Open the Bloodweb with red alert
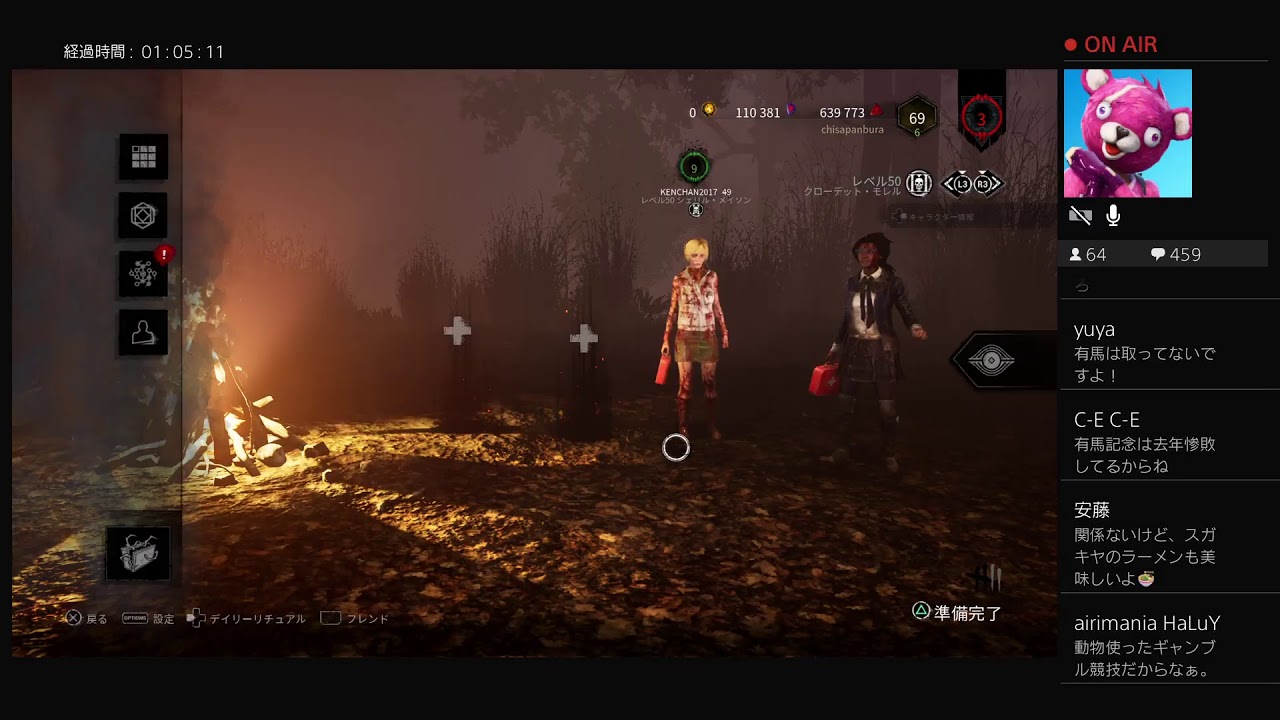 [143, 275]
